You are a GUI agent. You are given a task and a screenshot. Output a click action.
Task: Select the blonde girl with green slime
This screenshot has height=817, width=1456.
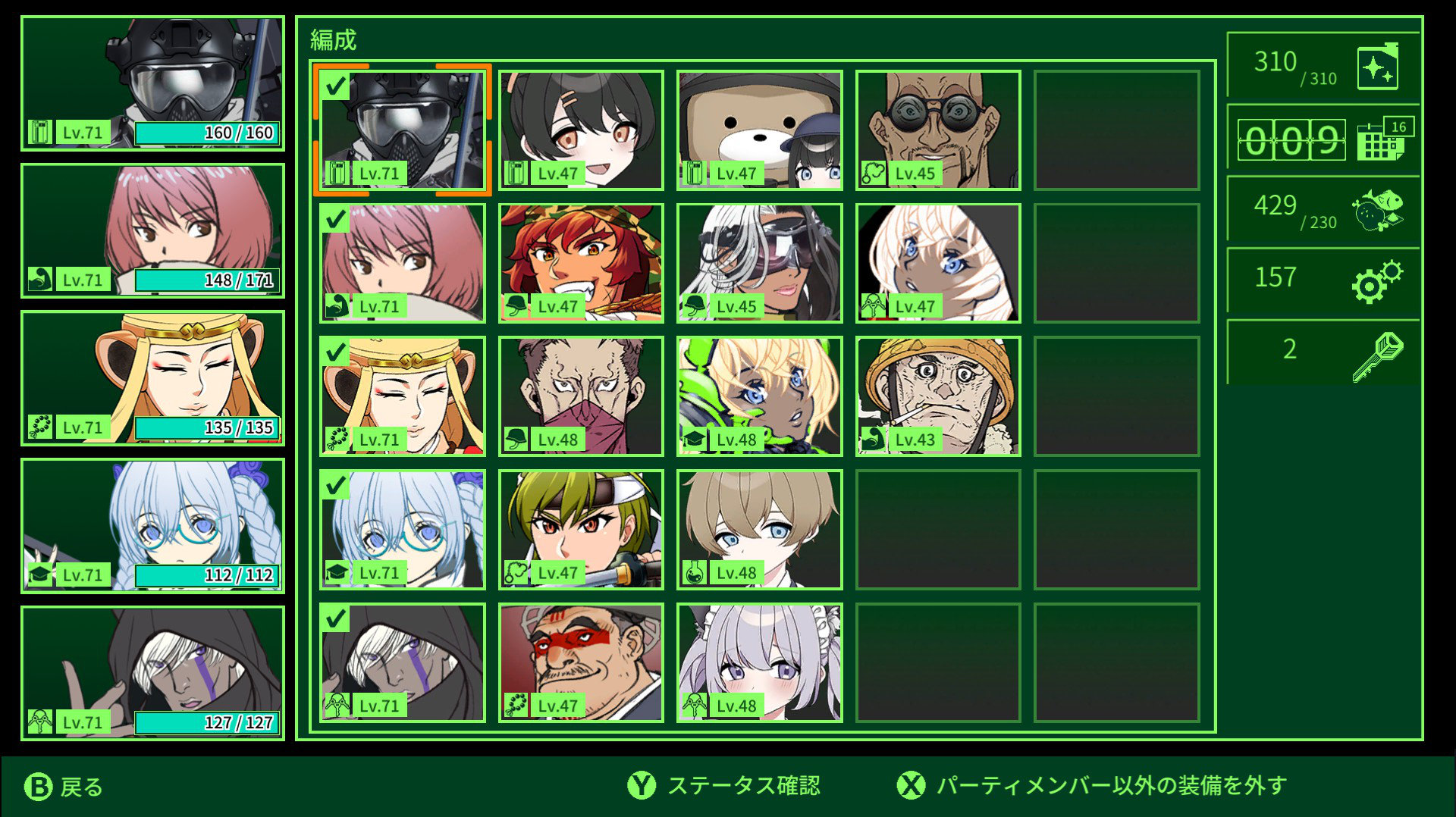point(759,396)
